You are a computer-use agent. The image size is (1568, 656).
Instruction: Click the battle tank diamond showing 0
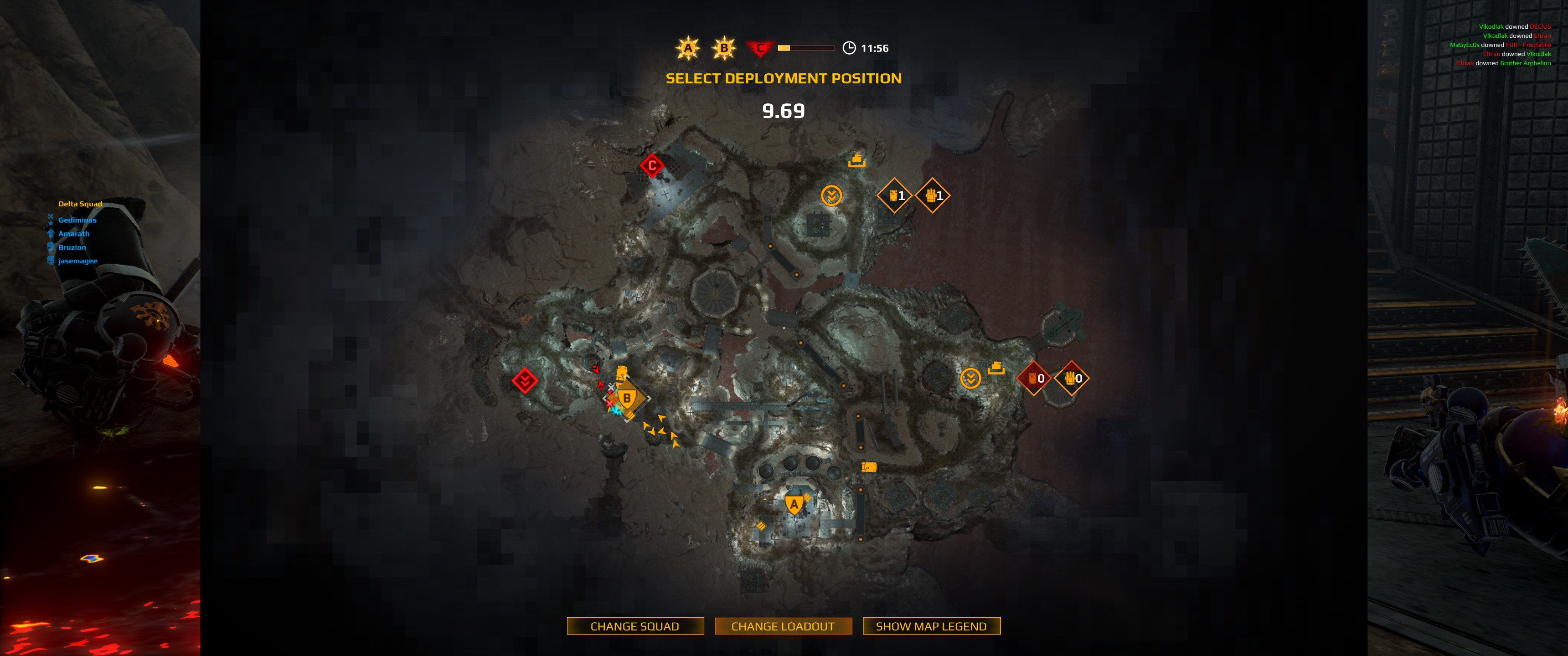(x=1072, y=379)
